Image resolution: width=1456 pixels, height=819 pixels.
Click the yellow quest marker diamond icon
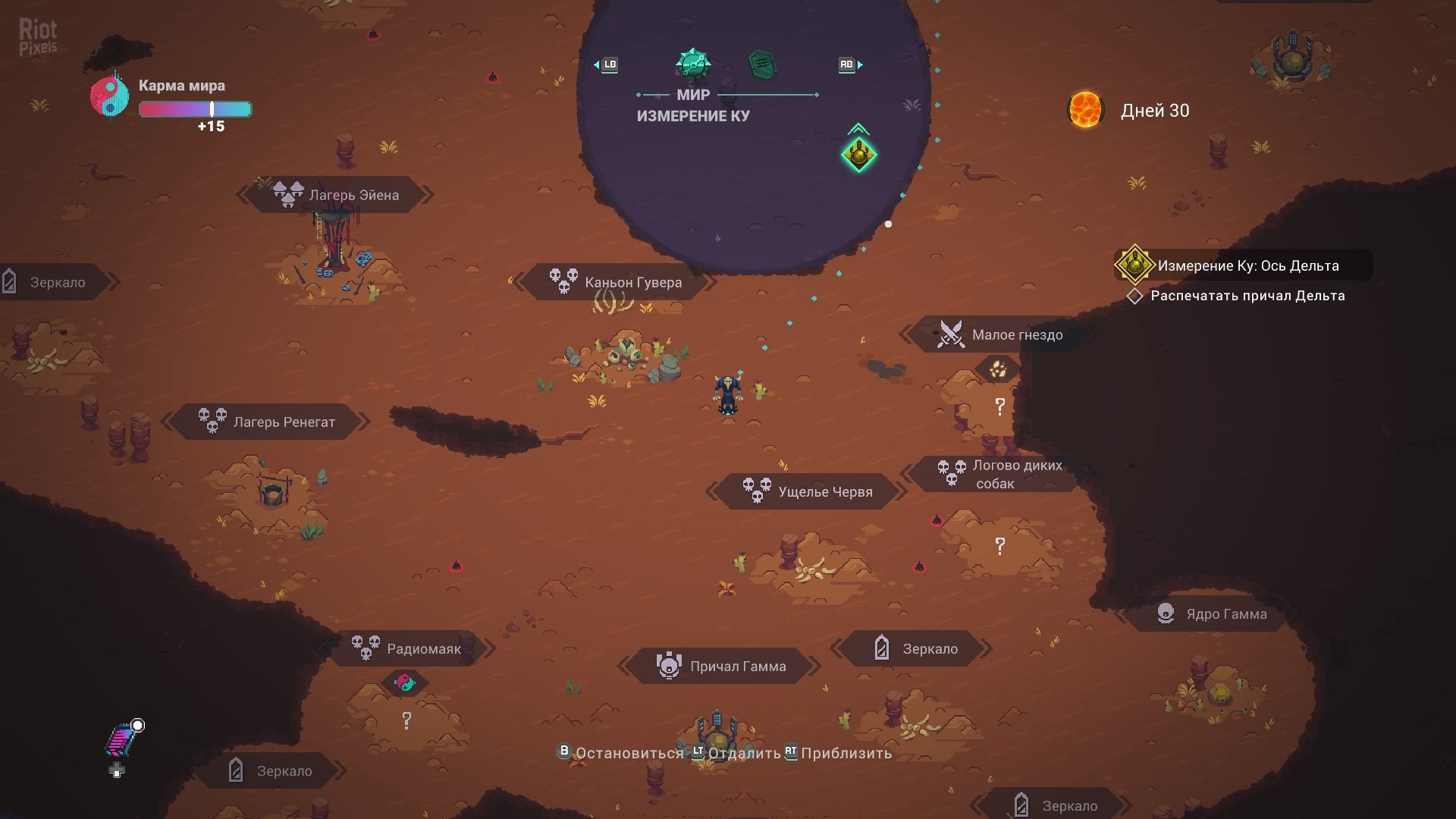[x=859, y=155]
